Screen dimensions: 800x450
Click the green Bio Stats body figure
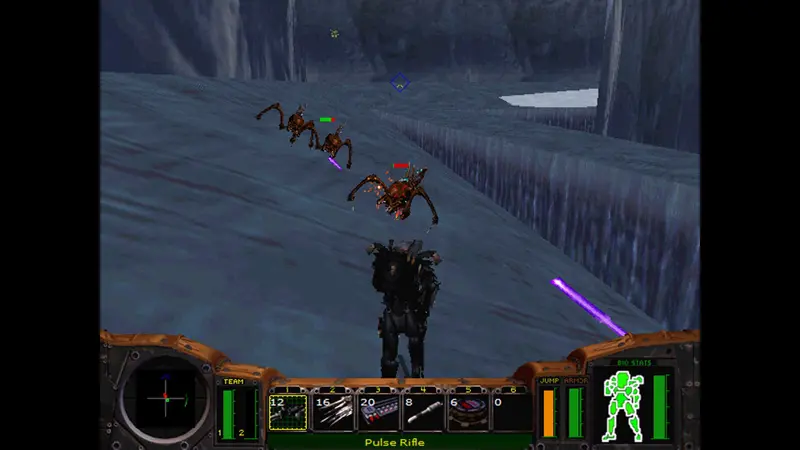pos(621,403)
